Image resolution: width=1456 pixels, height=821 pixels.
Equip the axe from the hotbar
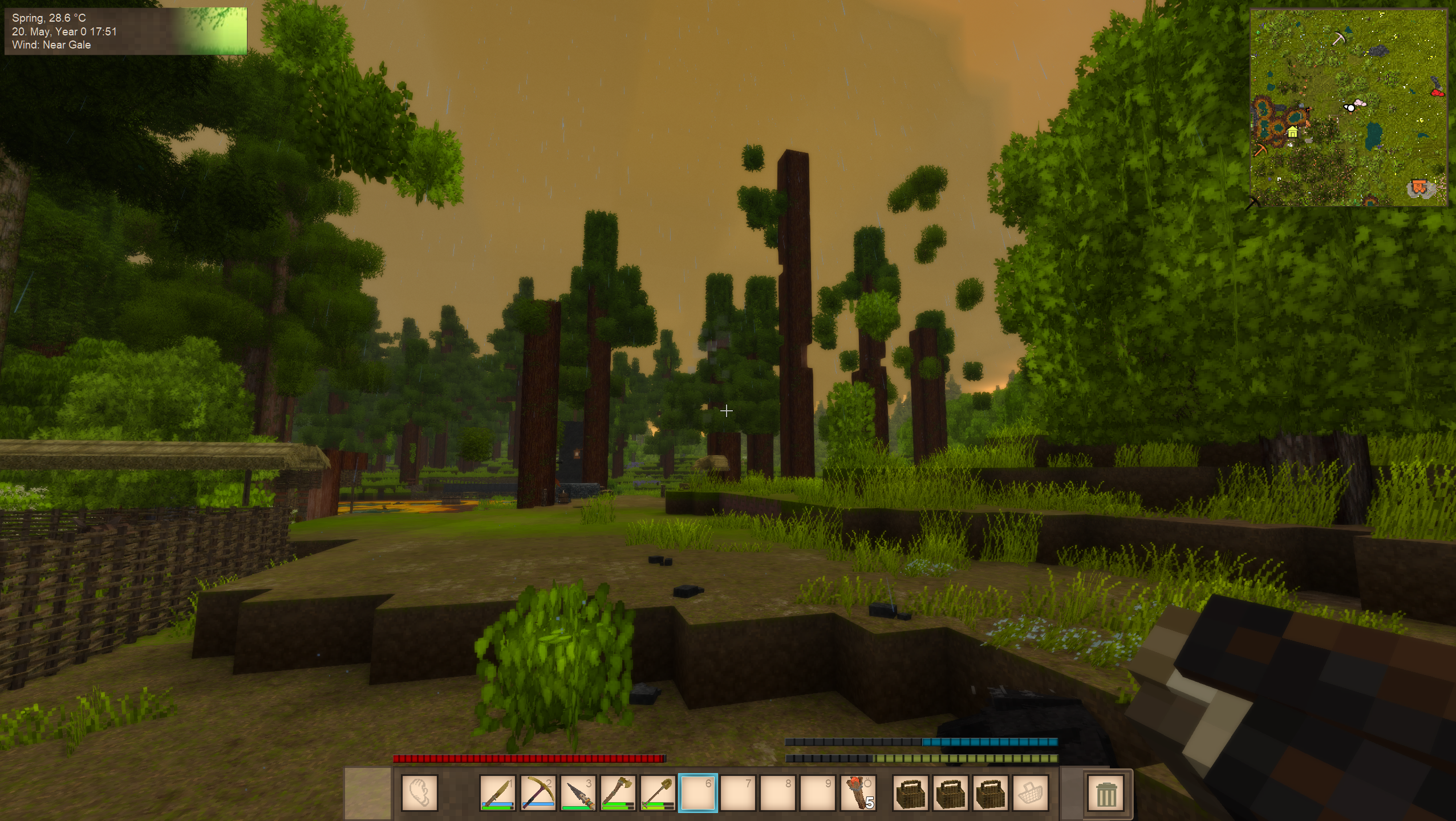pos(618,792)
